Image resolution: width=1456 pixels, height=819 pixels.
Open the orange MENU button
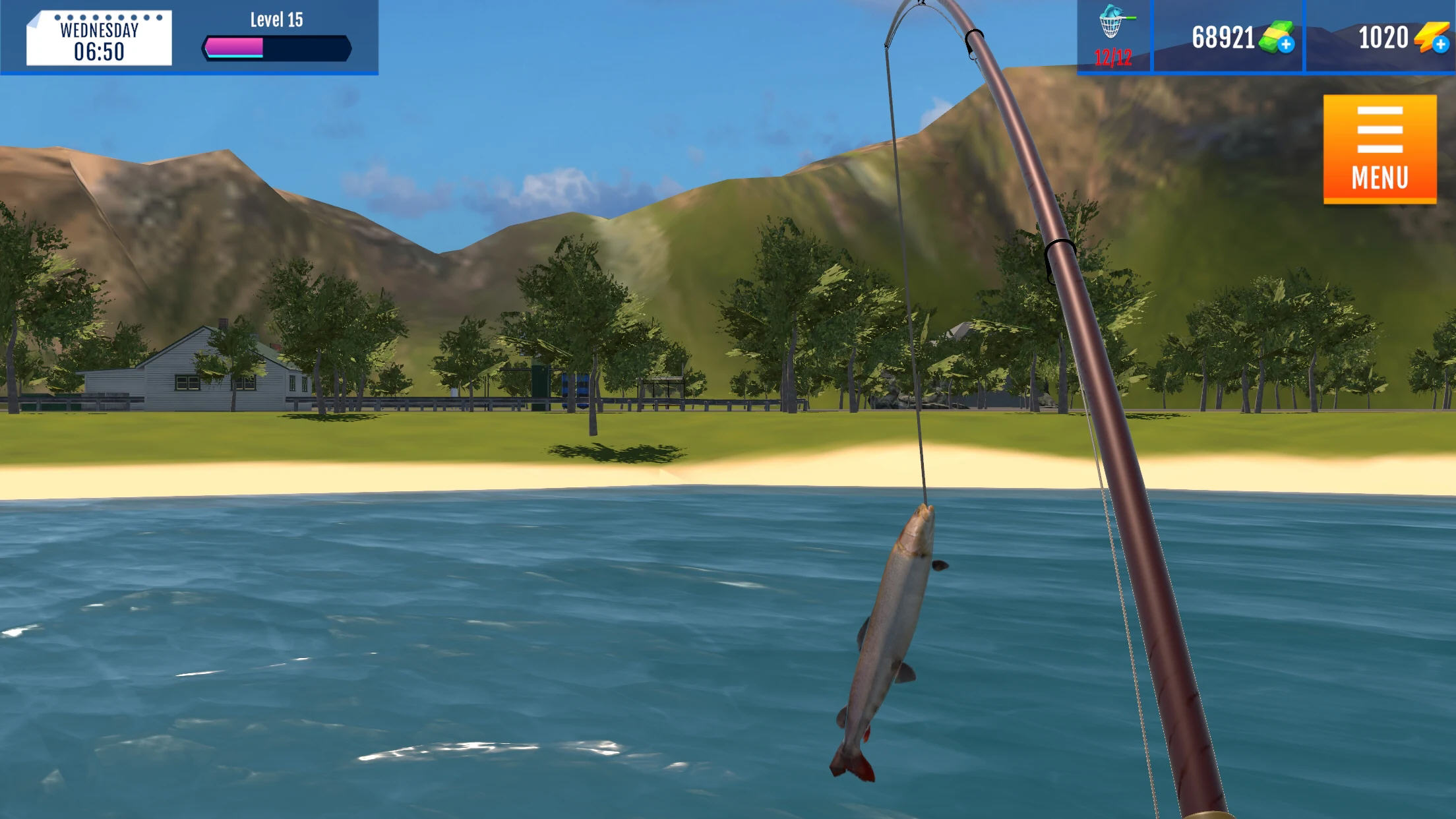tap(1380, 149)
